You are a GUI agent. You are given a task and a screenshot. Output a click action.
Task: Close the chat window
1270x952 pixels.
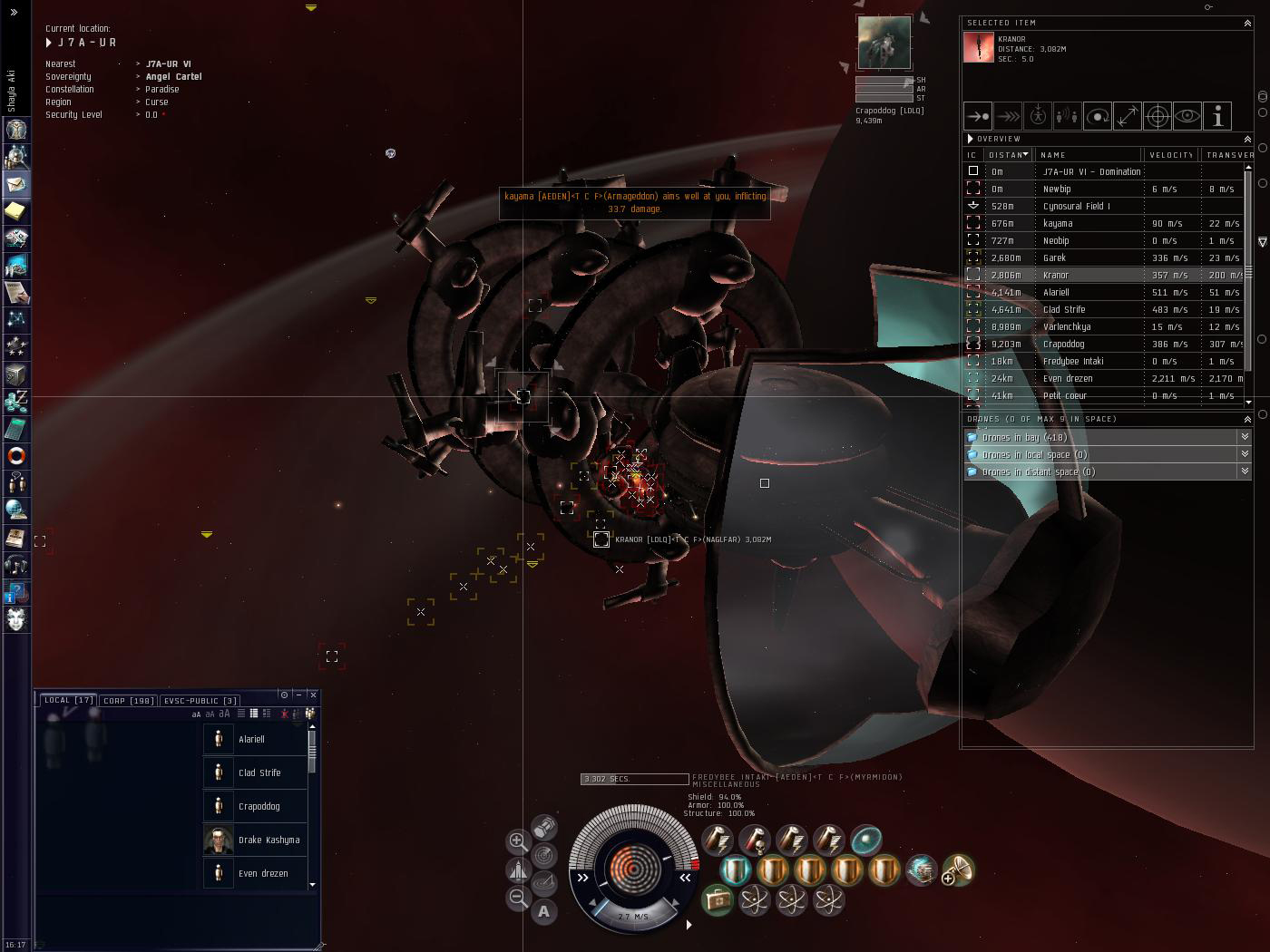[313, 695]
